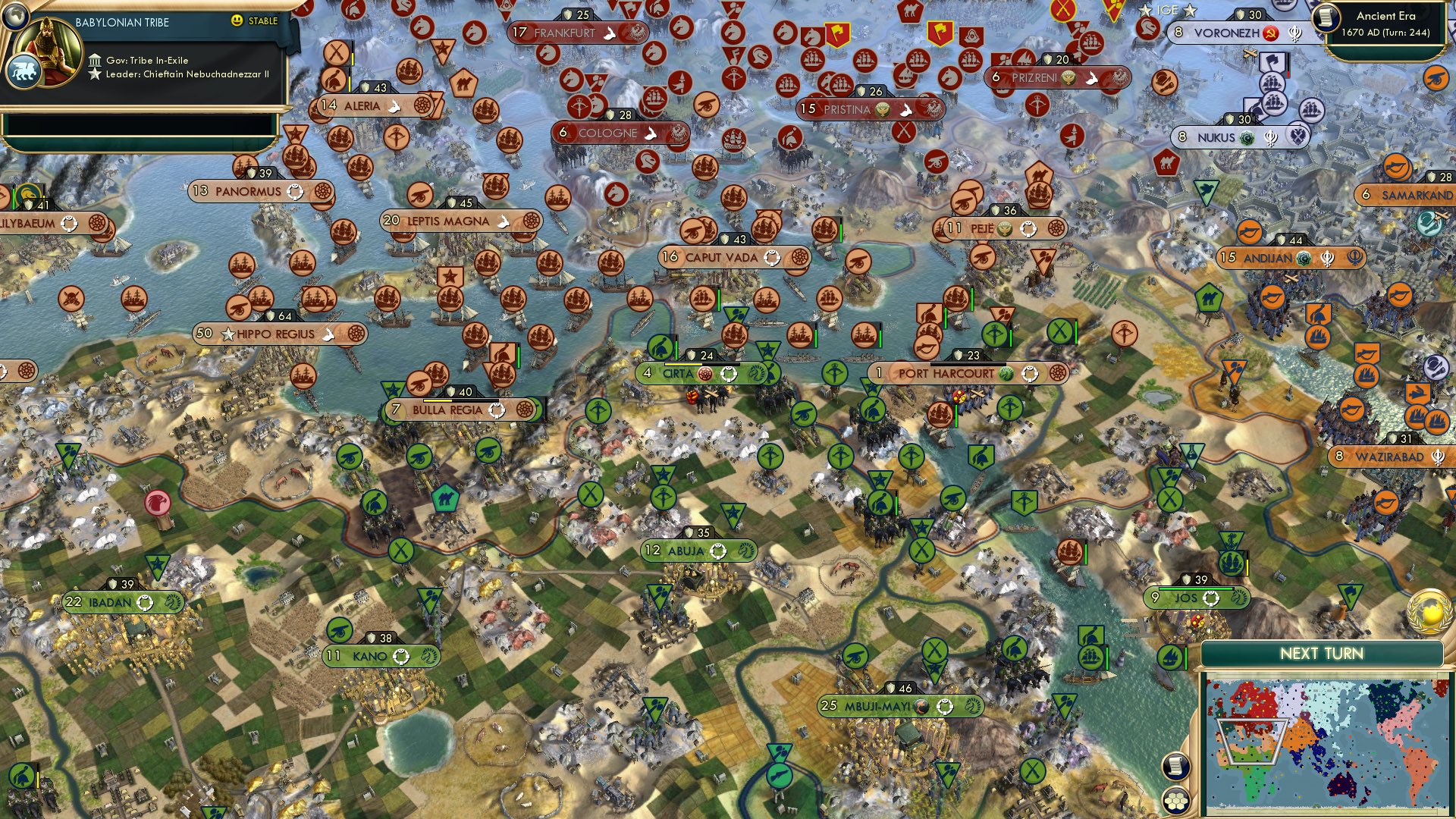Click the pantheon icon on Pristina's banner
Screen dimensions: 1456x819
click(x=883, y=110)
